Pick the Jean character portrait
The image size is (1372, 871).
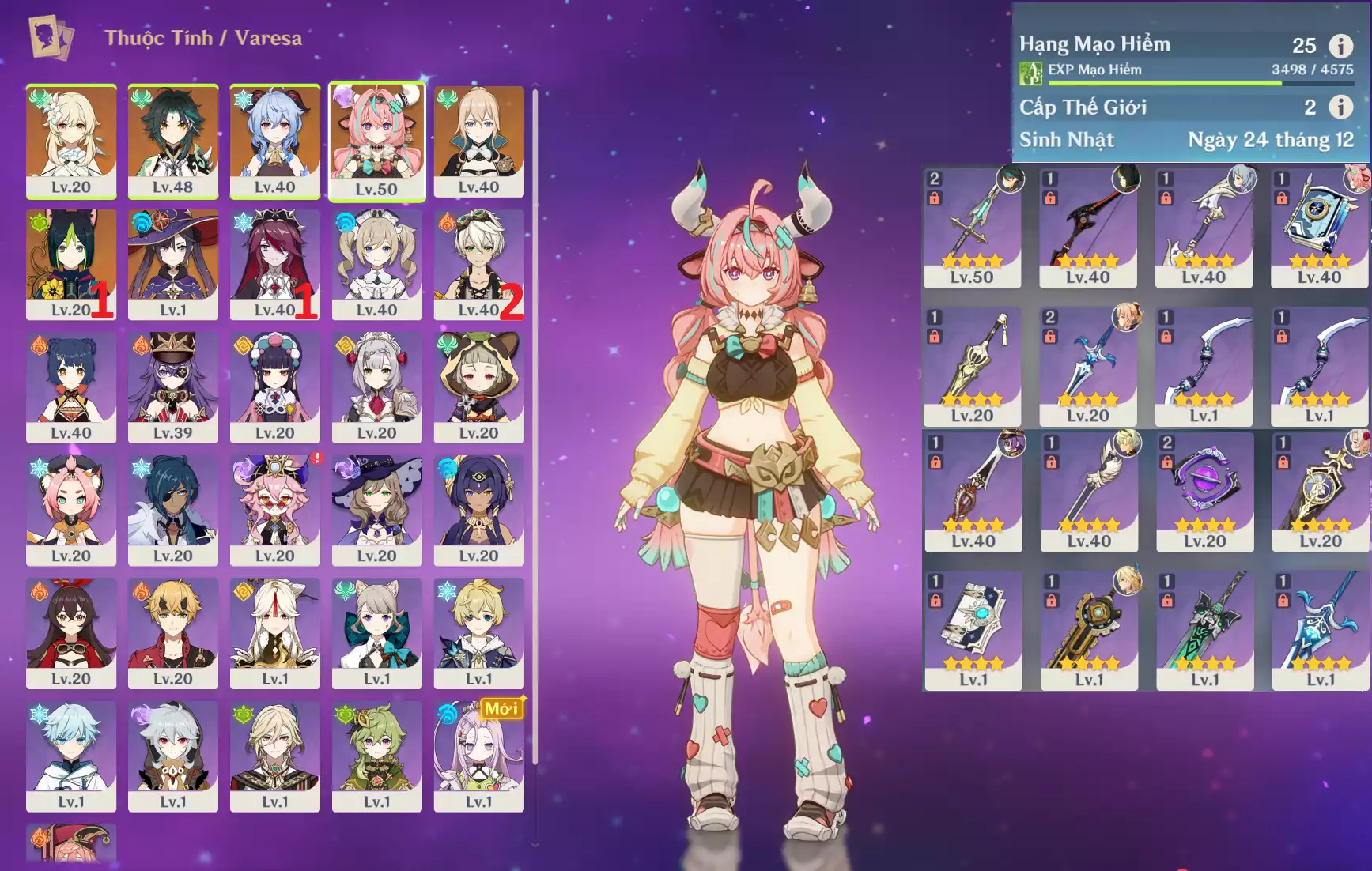[478, 141]
